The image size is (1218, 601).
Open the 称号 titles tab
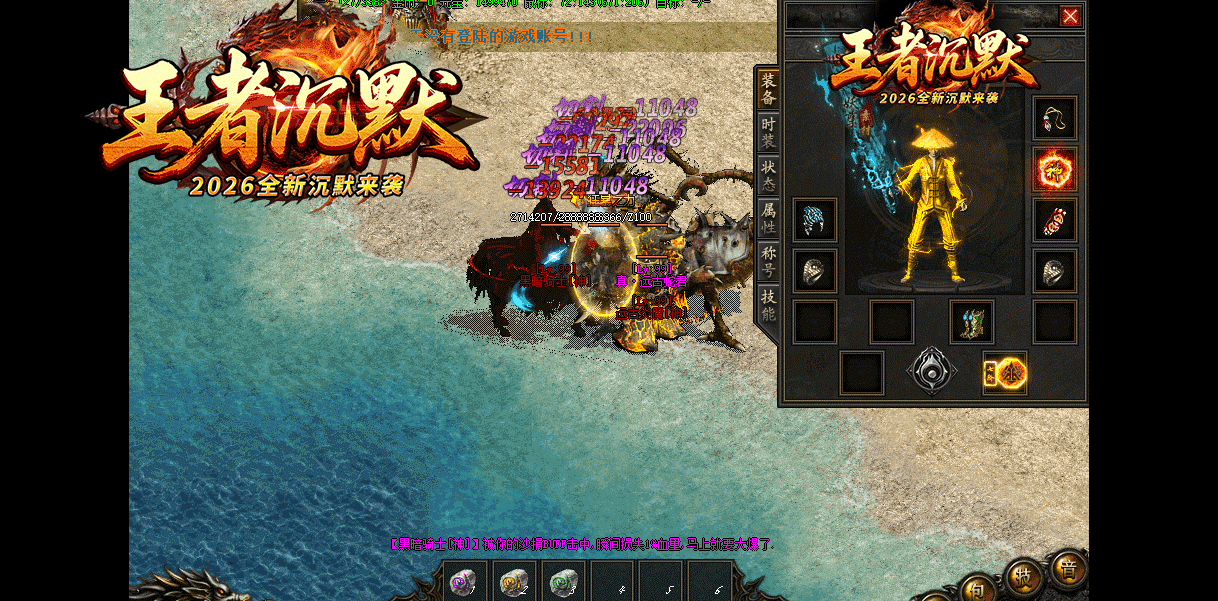[x=768, y=262]
